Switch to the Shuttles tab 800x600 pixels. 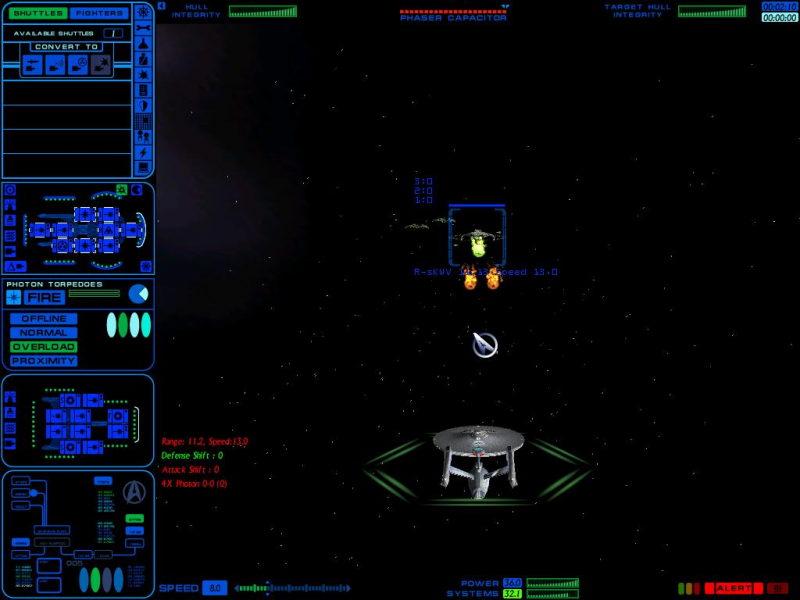38,13
